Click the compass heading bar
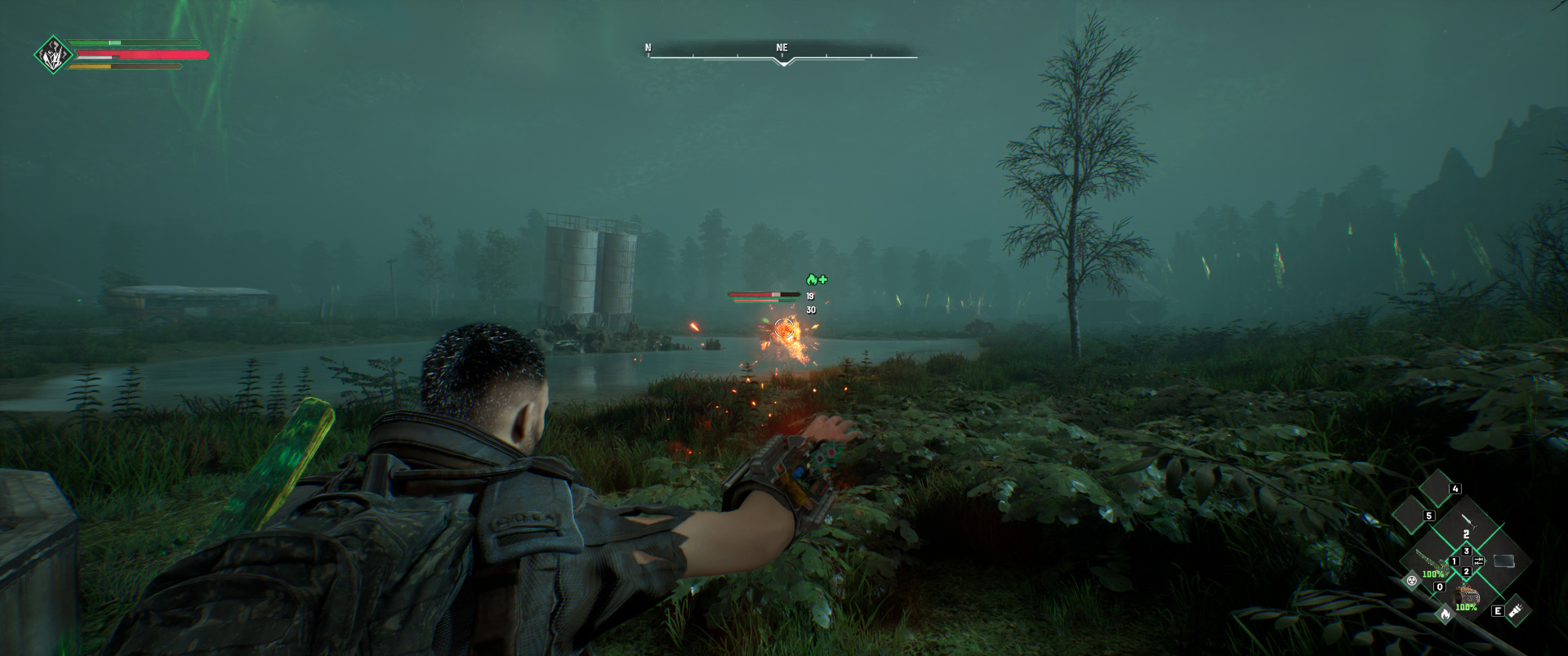The width and height of the screenshot is (1568, 656). coord(782,54)
